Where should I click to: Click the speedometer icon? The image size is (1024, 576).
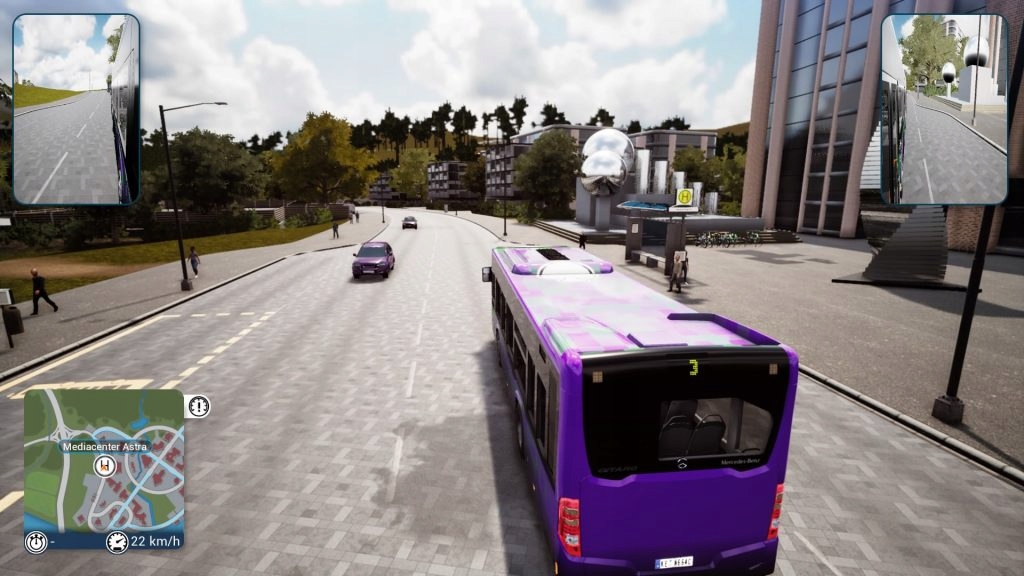click(x=118, y=542)
